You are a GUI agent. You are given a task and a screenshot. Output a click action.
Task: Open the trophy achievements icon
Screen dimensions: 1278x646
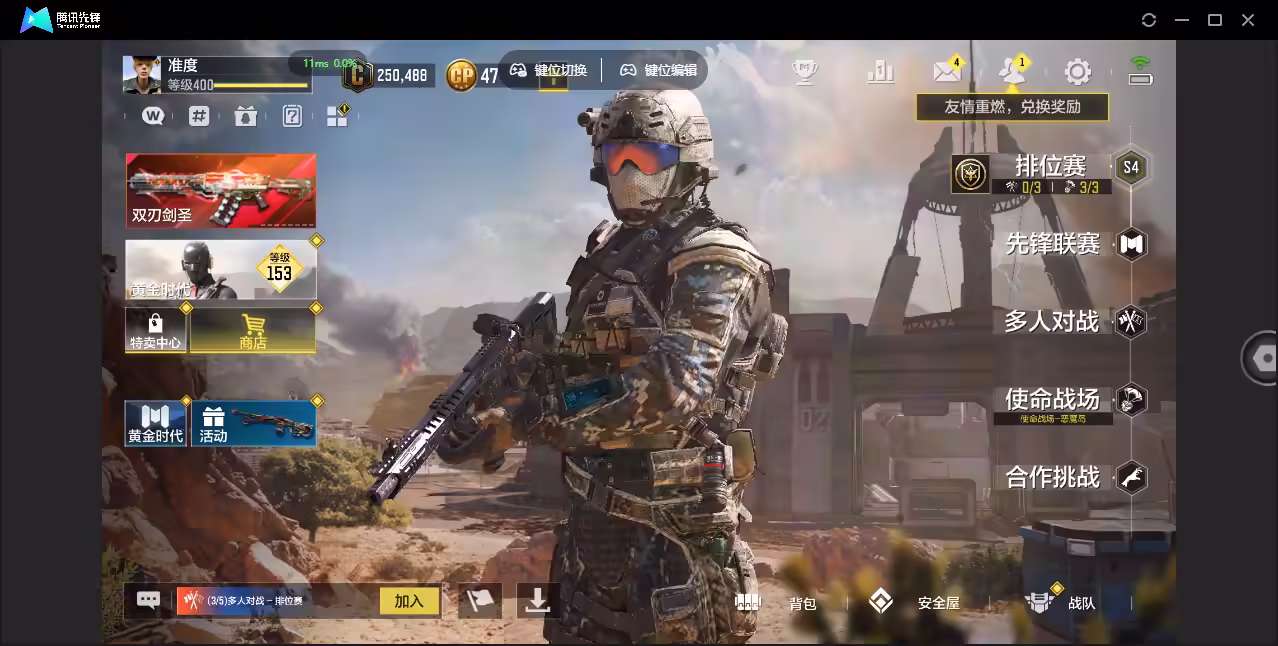click(x=805, y=71)
